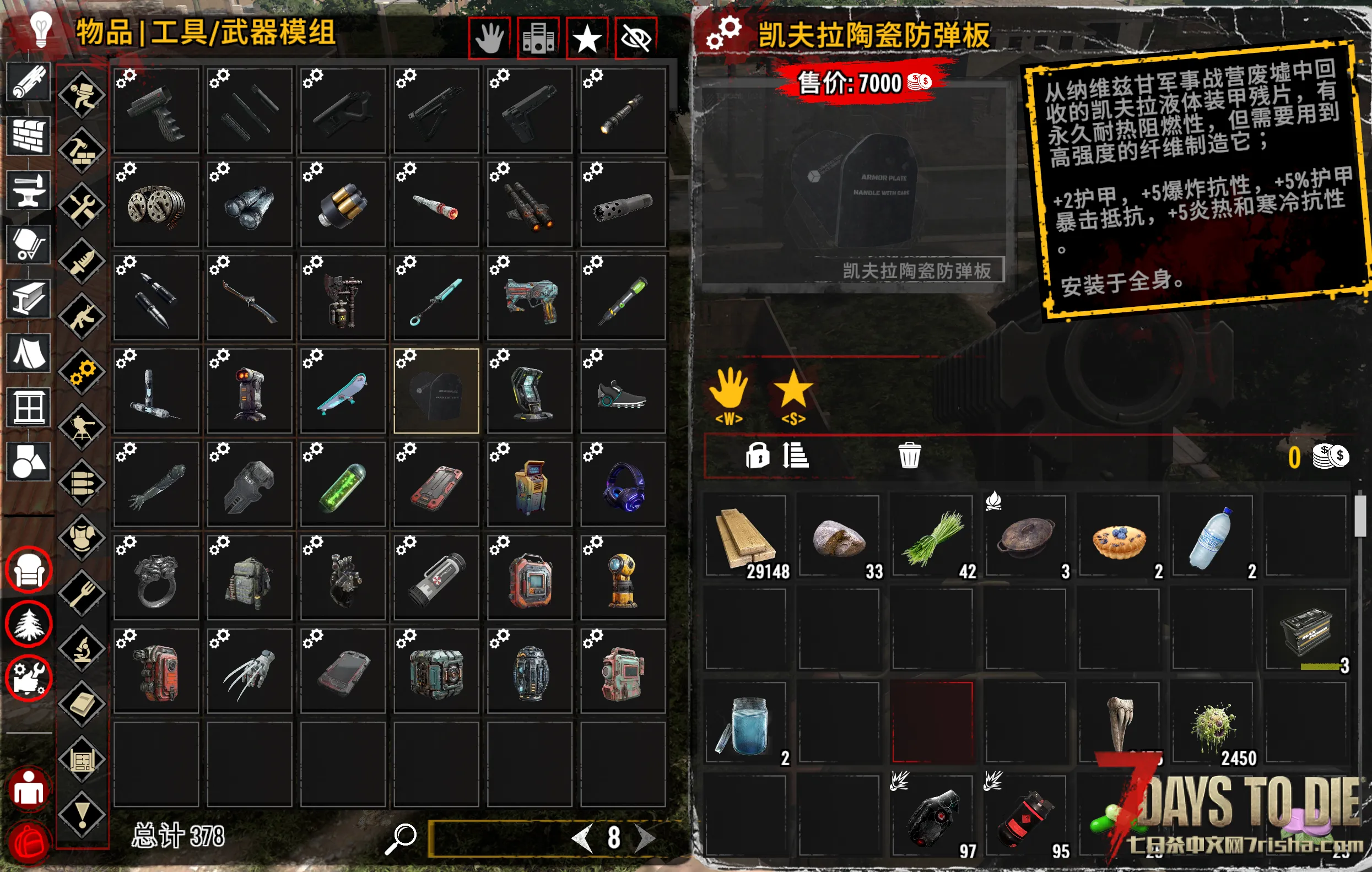Toggle the crossed-out eye visibility filter

[636, 39]
